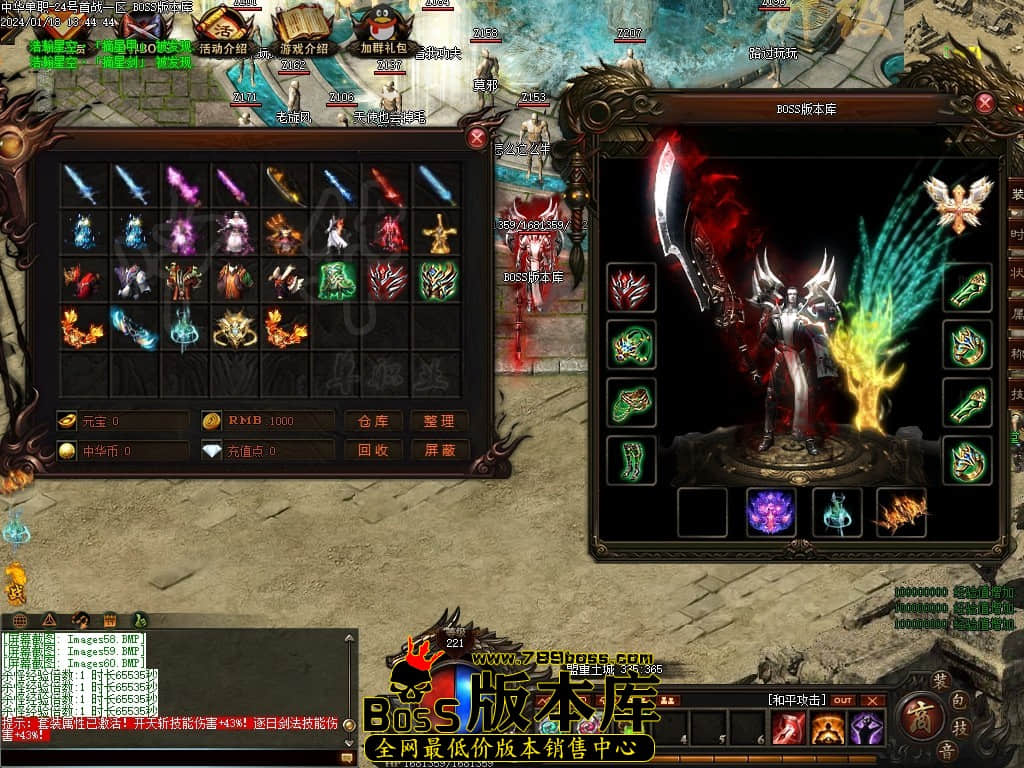Click the OUT button

(x=843, y=700)
